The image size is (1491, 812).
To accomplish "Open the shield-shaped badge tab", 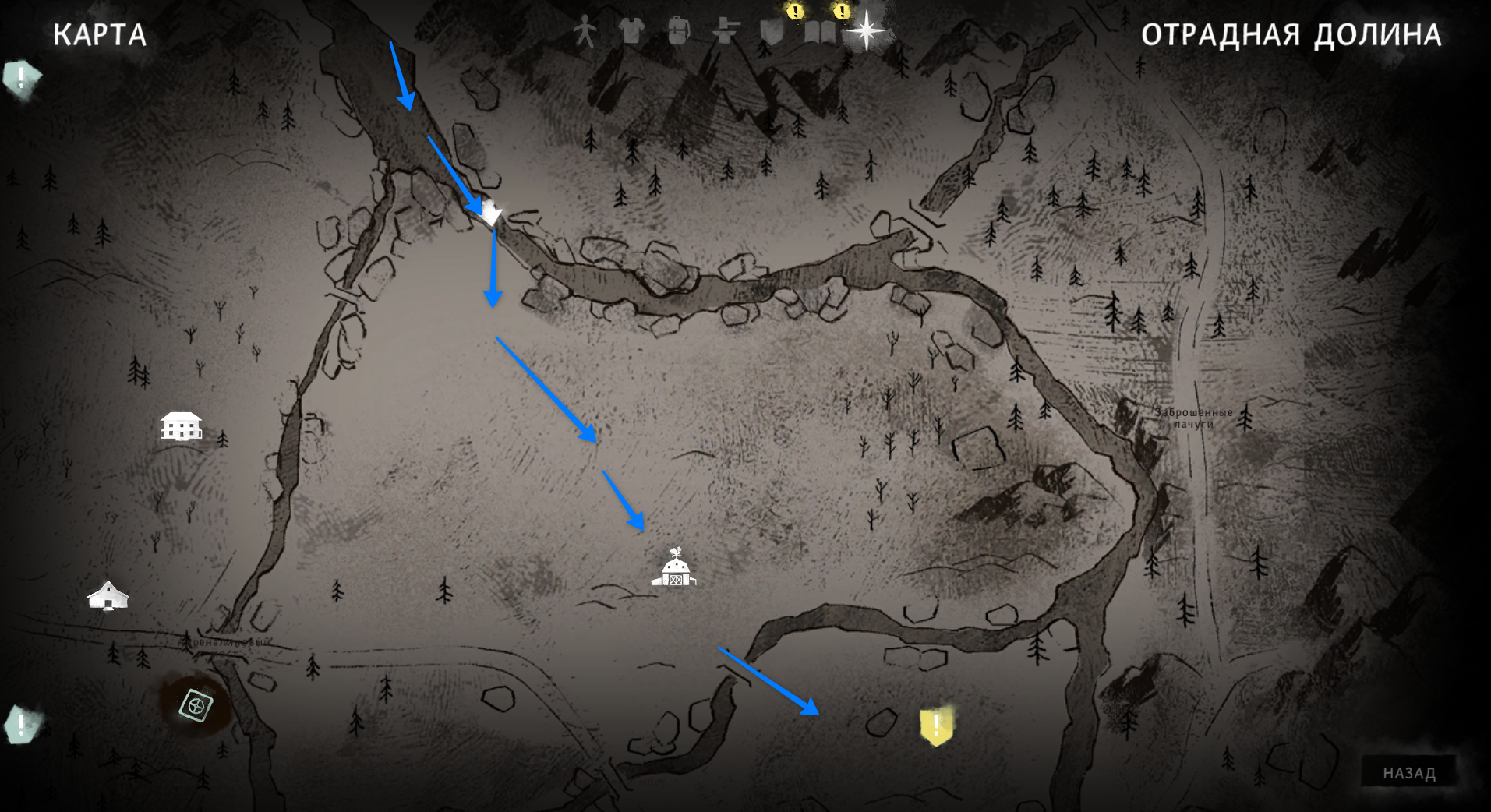I will (x=772, y=33).
